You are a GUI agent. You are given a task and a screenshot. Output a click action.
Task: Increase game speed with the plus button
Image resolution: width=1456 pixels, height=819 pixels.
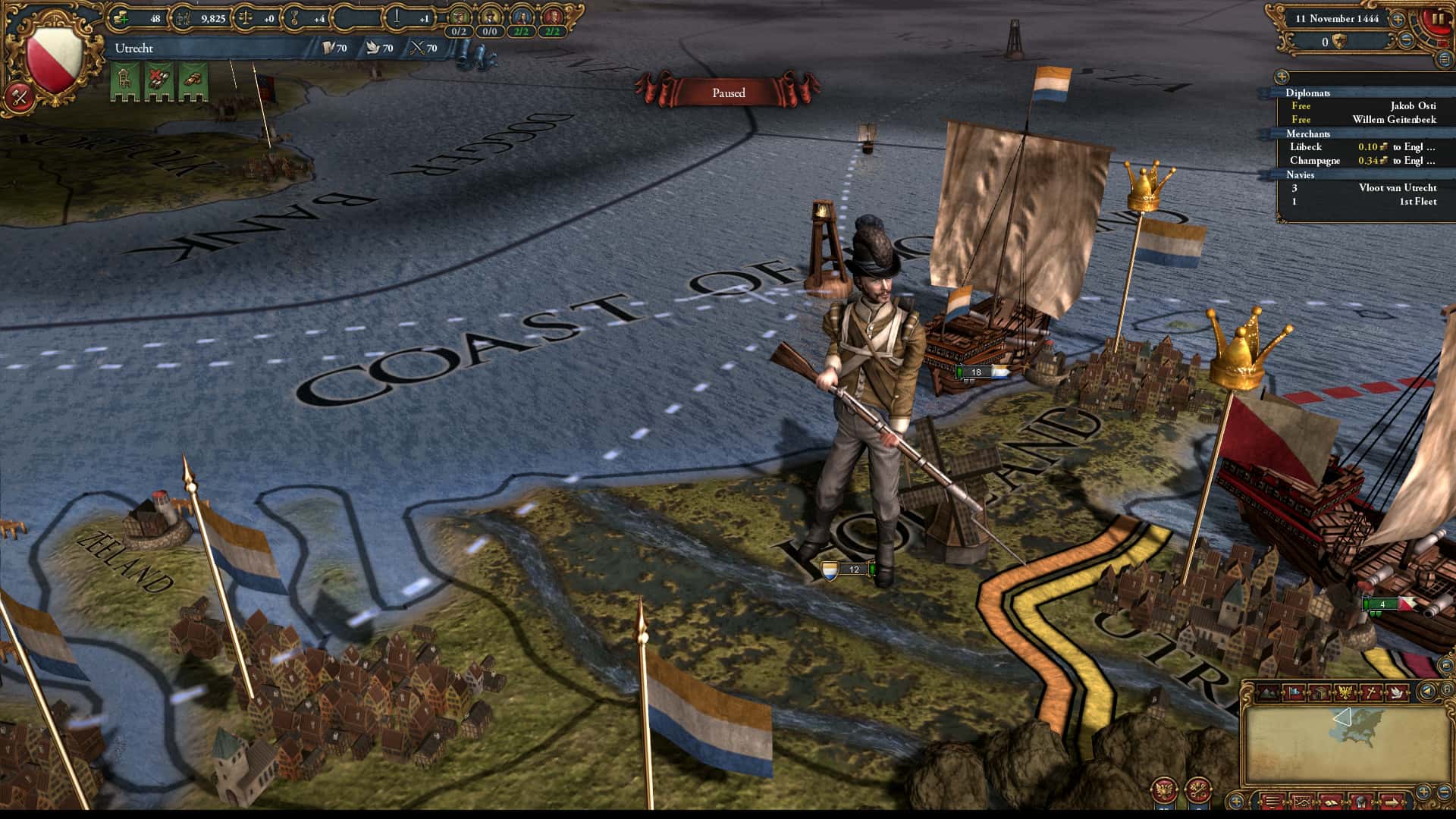(1398, 19)
